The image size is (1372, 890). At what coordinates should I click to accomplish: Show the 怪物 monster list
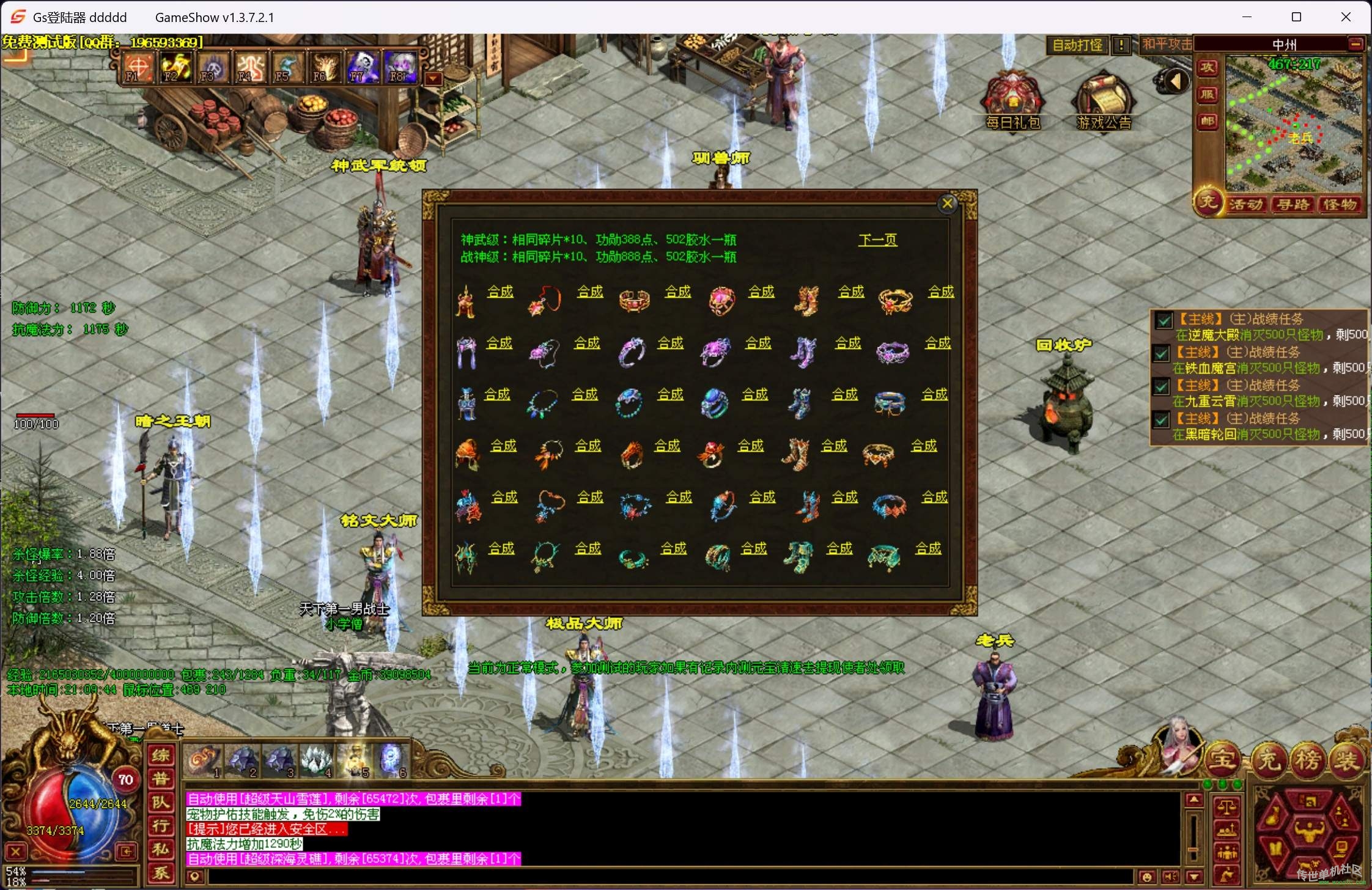1340,205
